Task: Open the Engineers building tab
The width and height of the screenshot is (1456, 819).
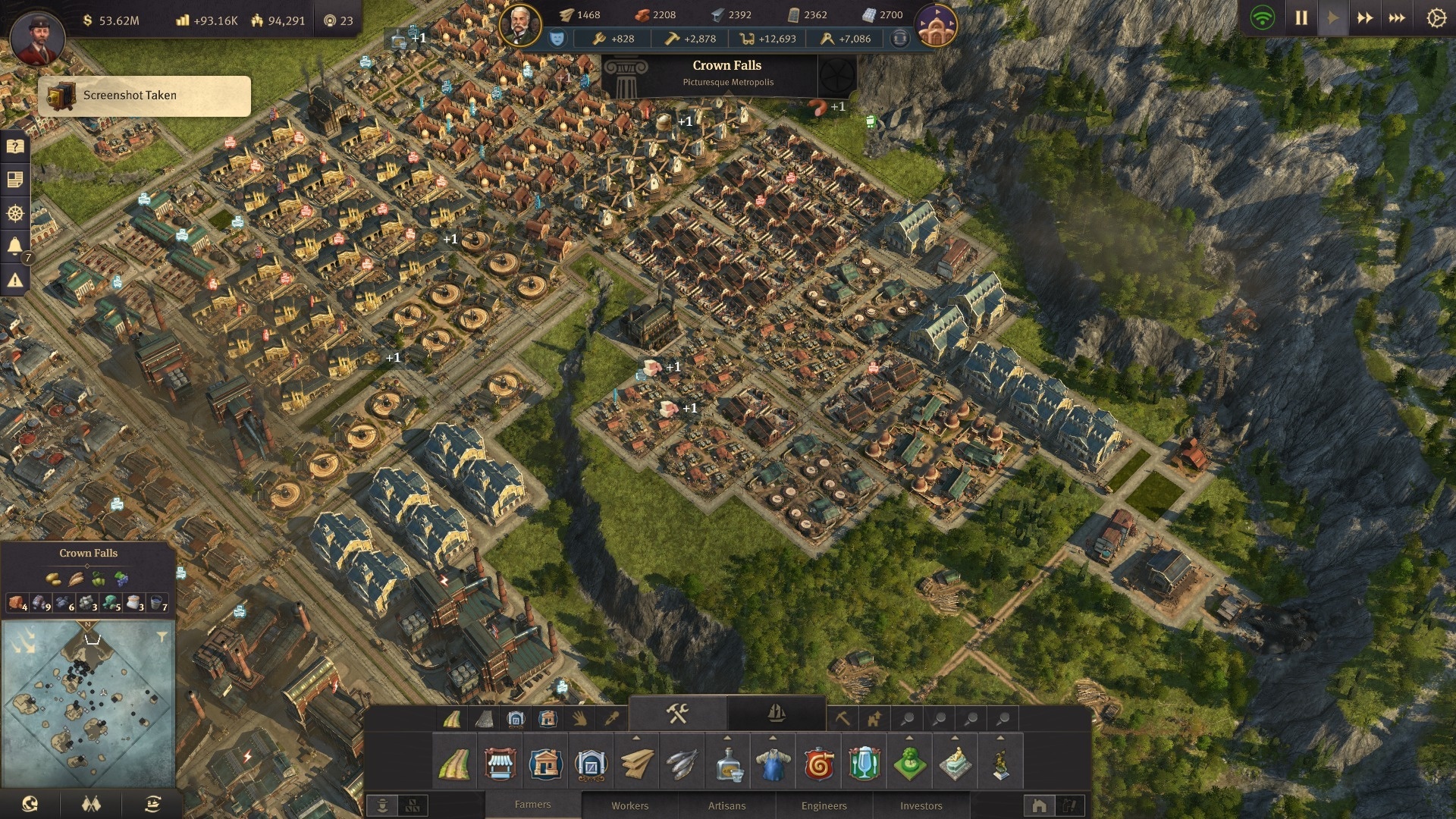Action: 824,805
